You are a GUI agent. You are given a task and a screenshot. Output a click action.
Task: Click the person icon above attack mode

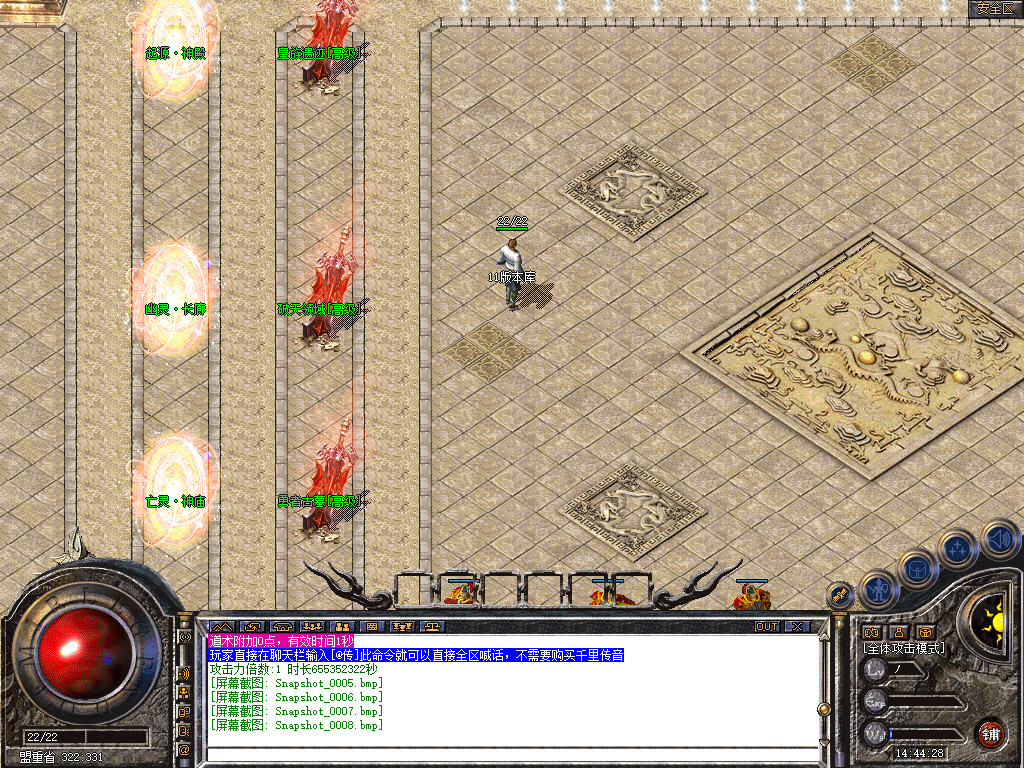tap(898, 632)
